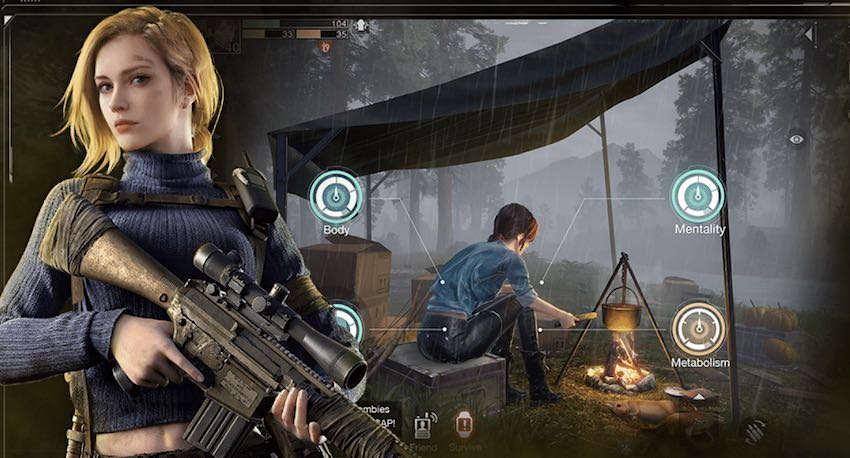Open the Mentality status gauge
Viewport: 850px width, 458px height.
click(697, 195)
